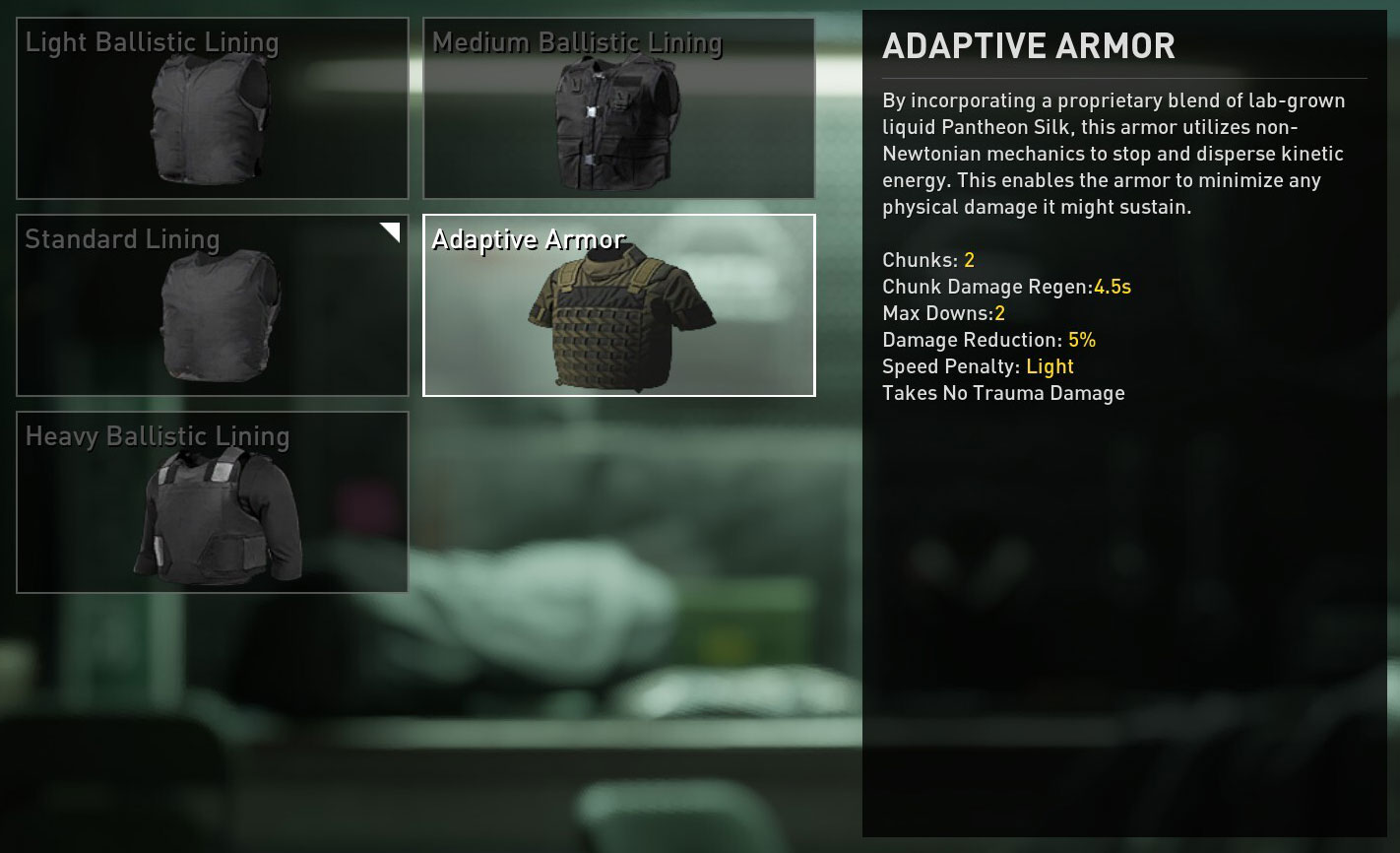The image size is (1400, 853).
Task: Click the Chunk Damage Regen 4.5s value
Action: (x=1113, y=287)
